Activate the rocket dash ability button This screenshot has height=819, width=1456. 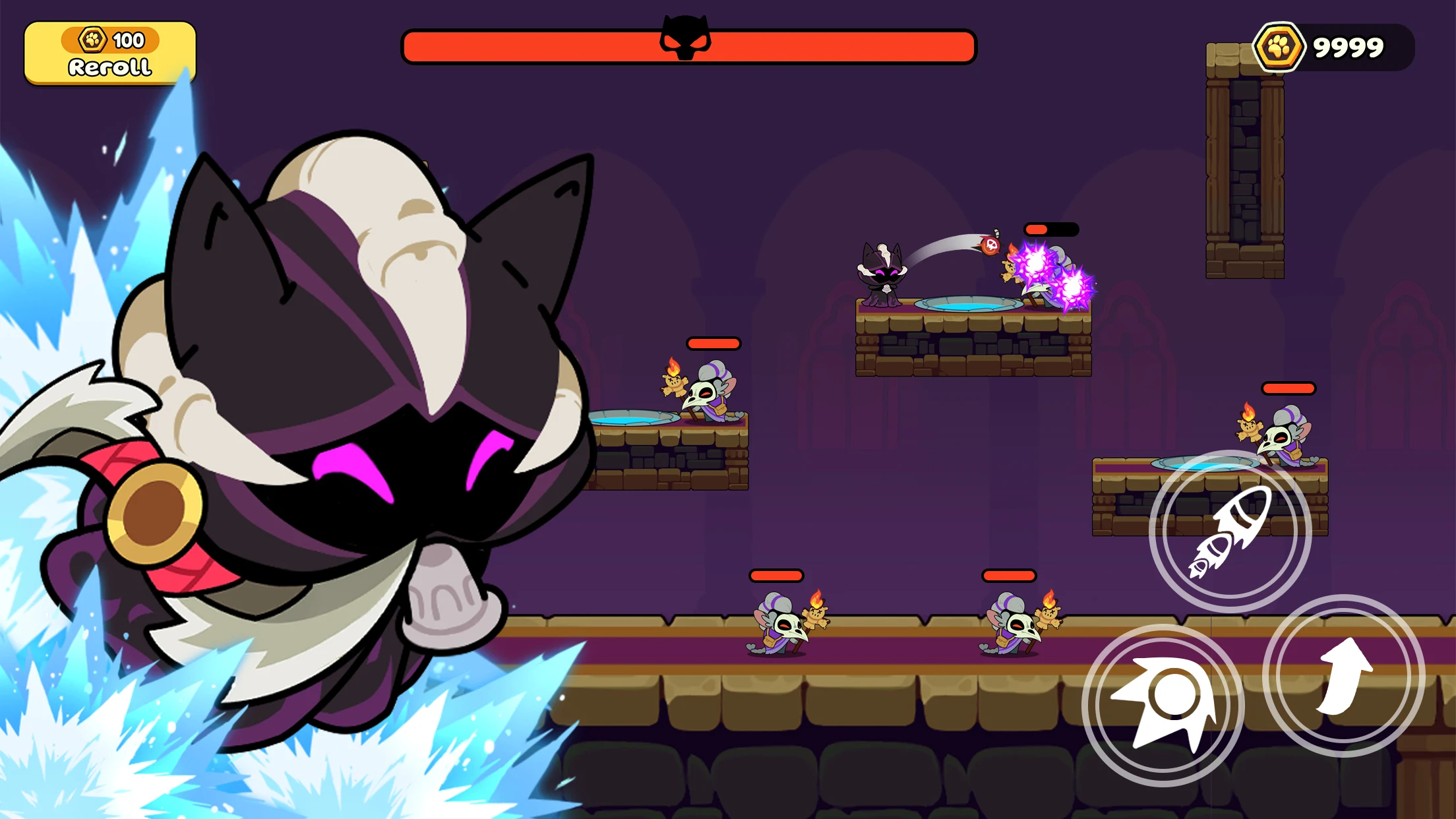coord(1230,531)
